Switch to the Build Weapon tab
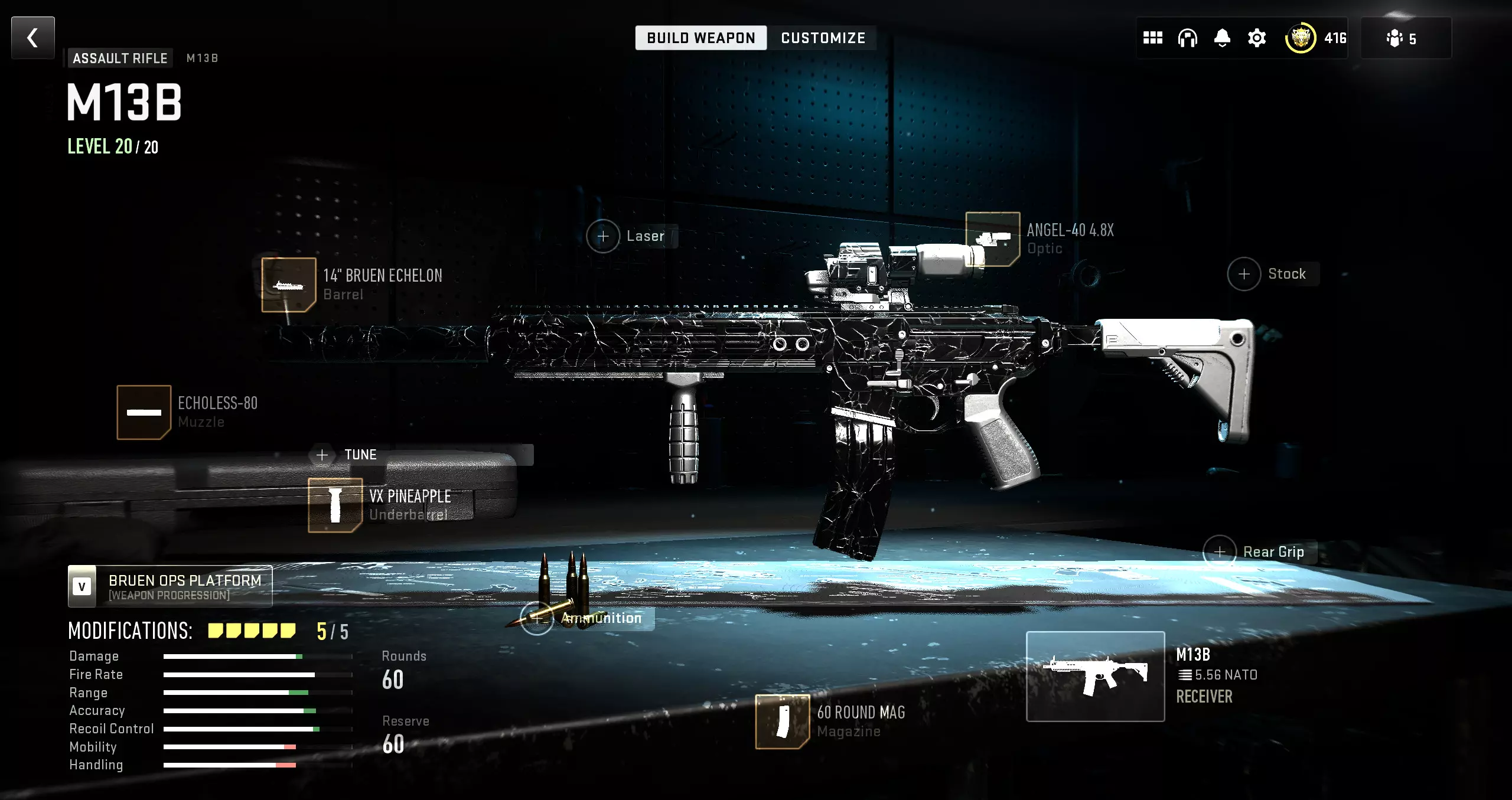 point(700,38)
